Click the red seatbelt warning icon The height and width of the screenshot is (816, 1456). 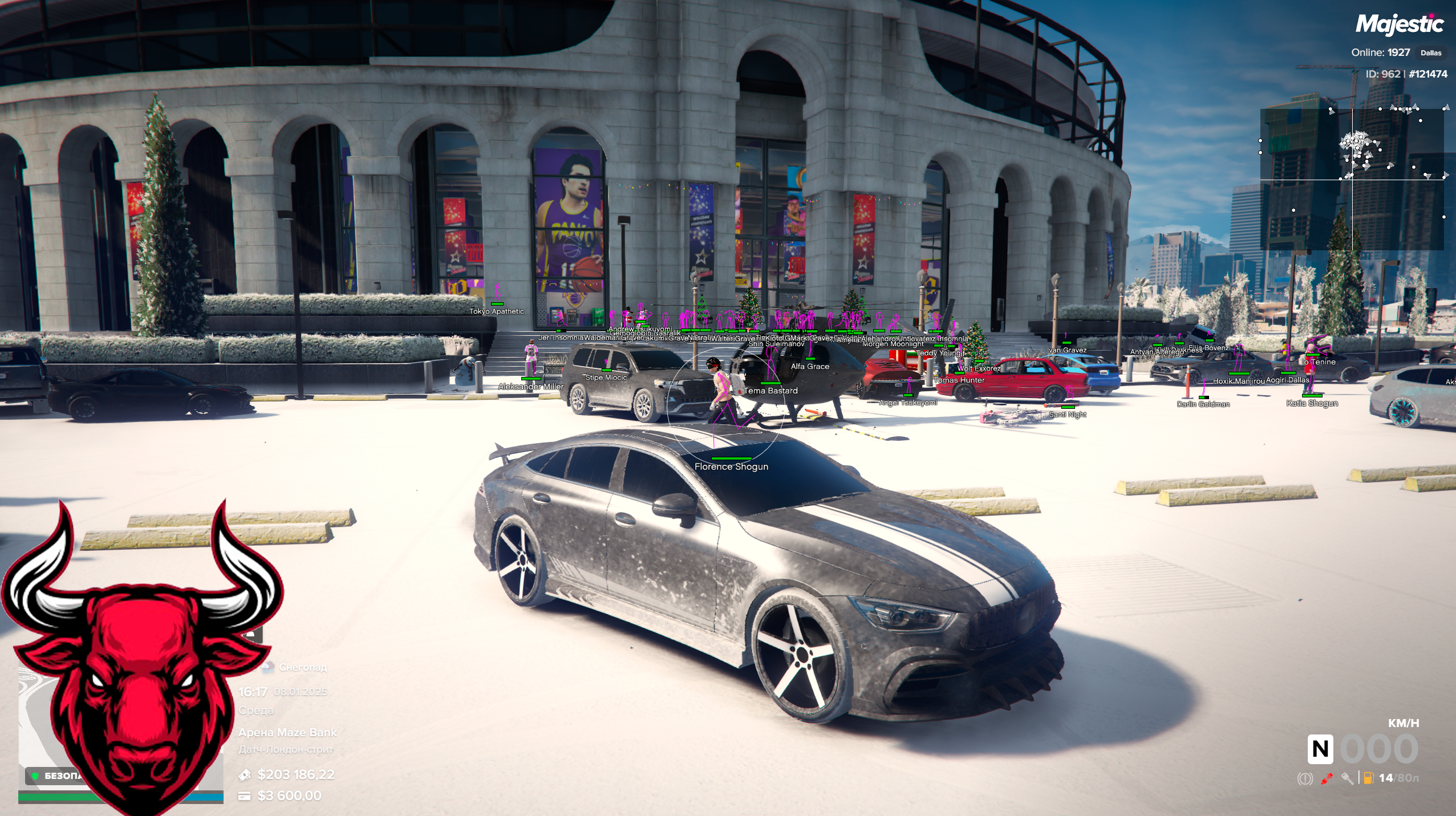[x=1327, y=778]
